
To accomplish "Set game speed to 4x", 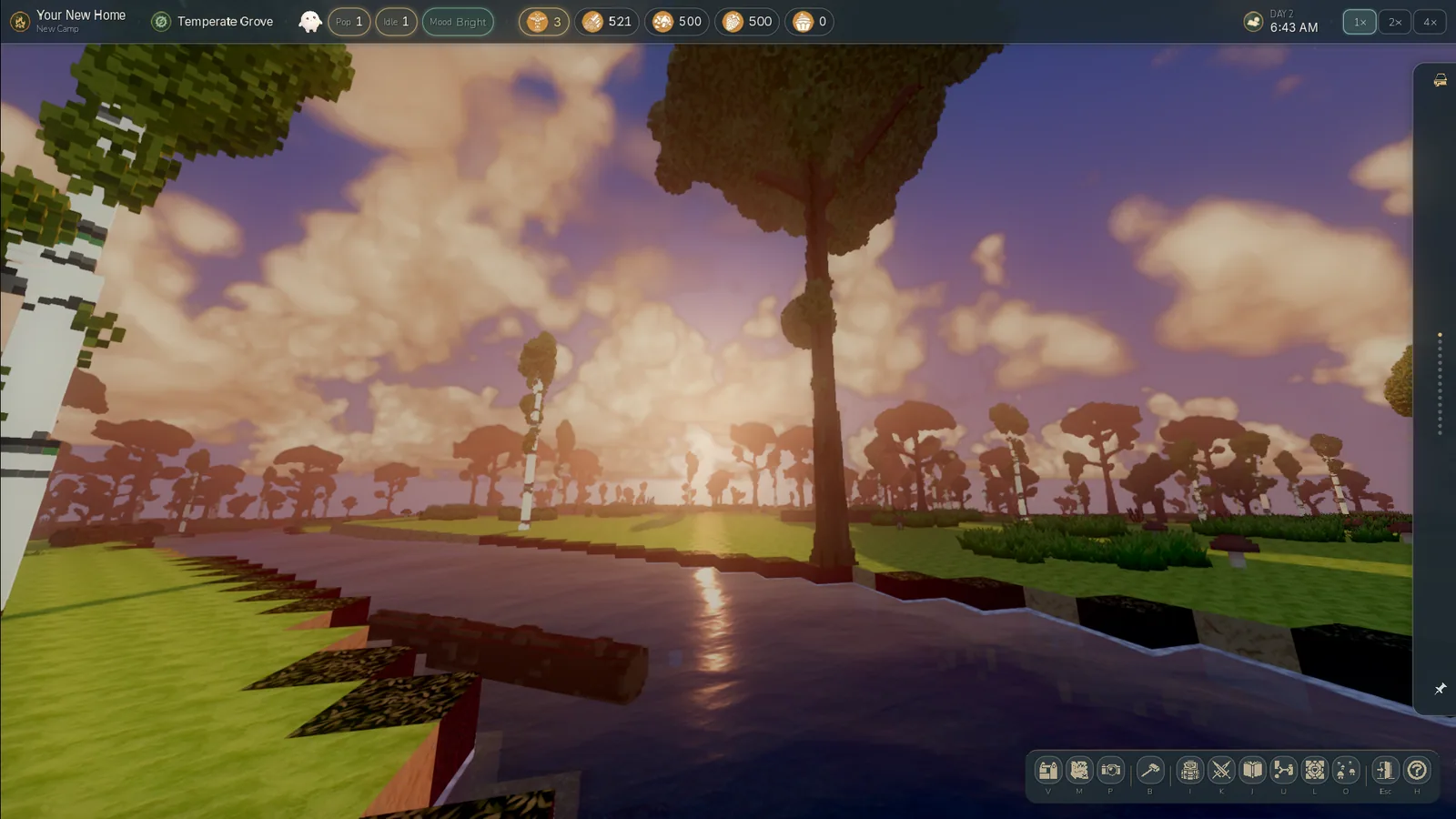I will click(1430, 22).
